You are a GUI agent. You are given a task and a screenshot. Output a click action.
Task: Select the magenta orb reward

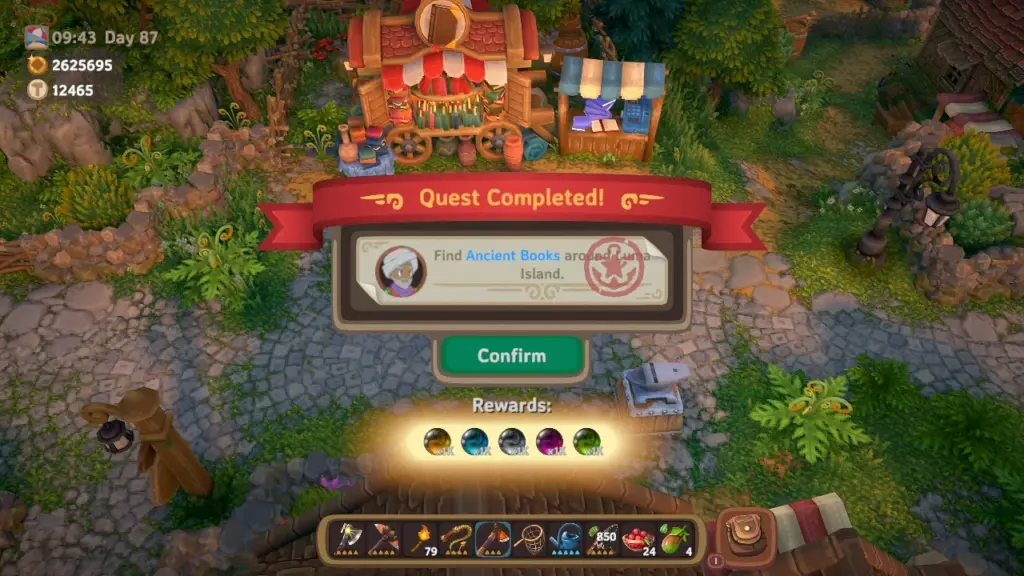coord(548,441)
